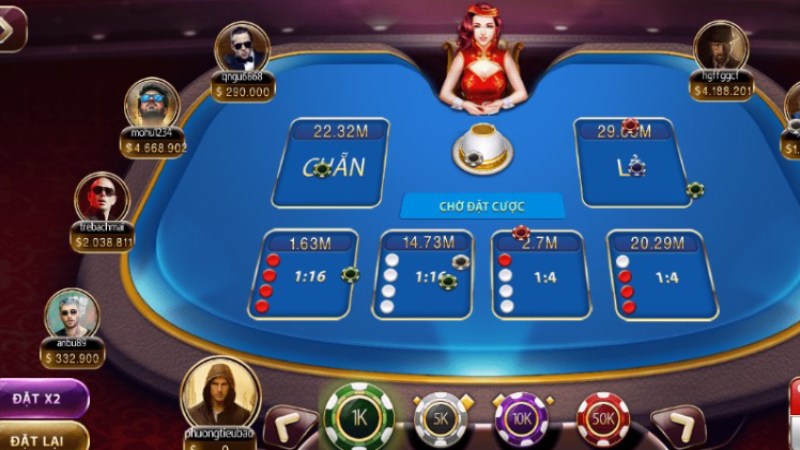Screen dimensions: 800x450
Task: Go back with the top-left arrow button
Action: 12,27
